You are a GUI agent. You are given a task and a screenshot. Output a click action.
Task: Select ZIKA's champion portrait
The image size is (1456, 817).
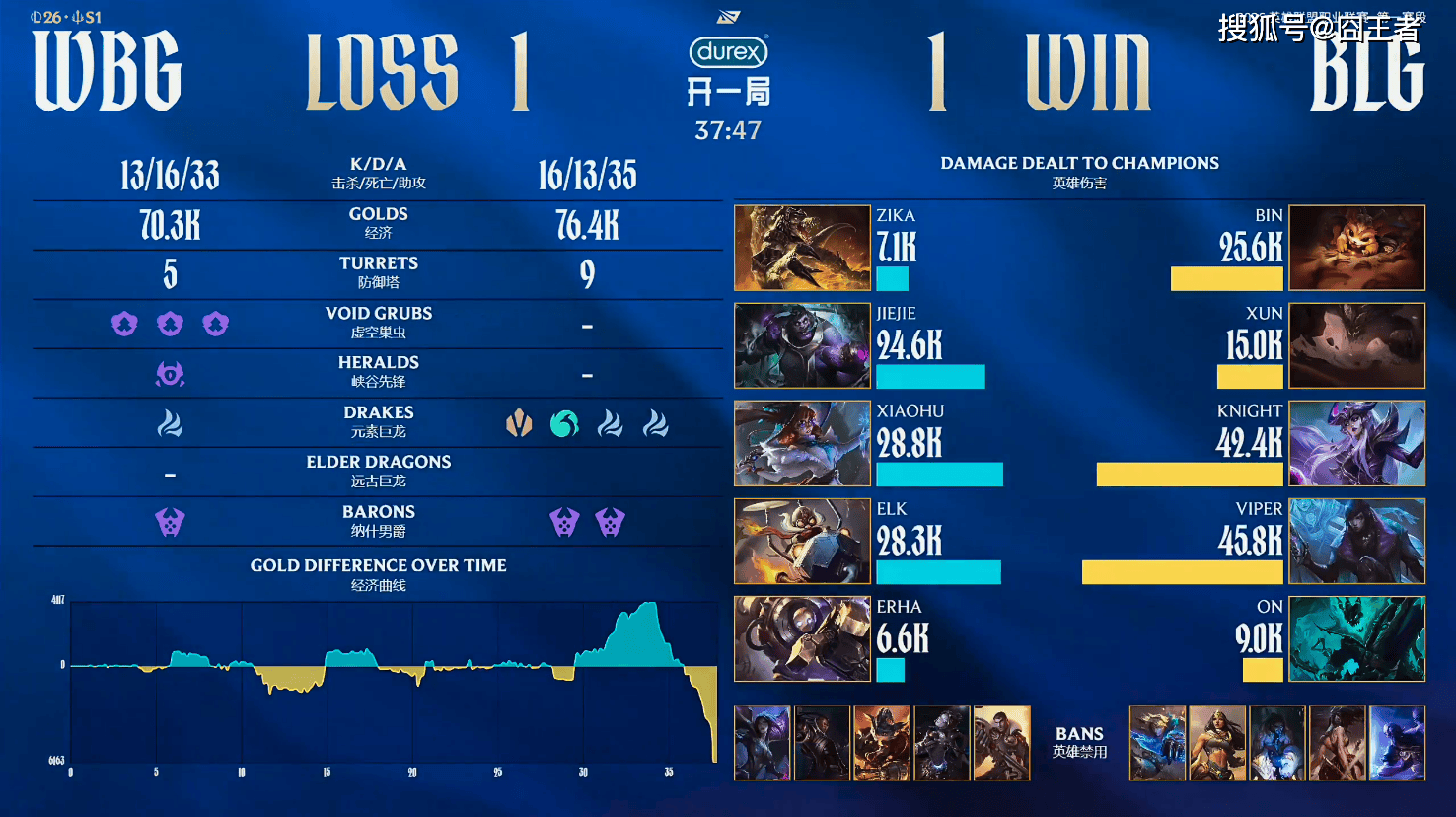pyautogui.click(x=802, y=248)
